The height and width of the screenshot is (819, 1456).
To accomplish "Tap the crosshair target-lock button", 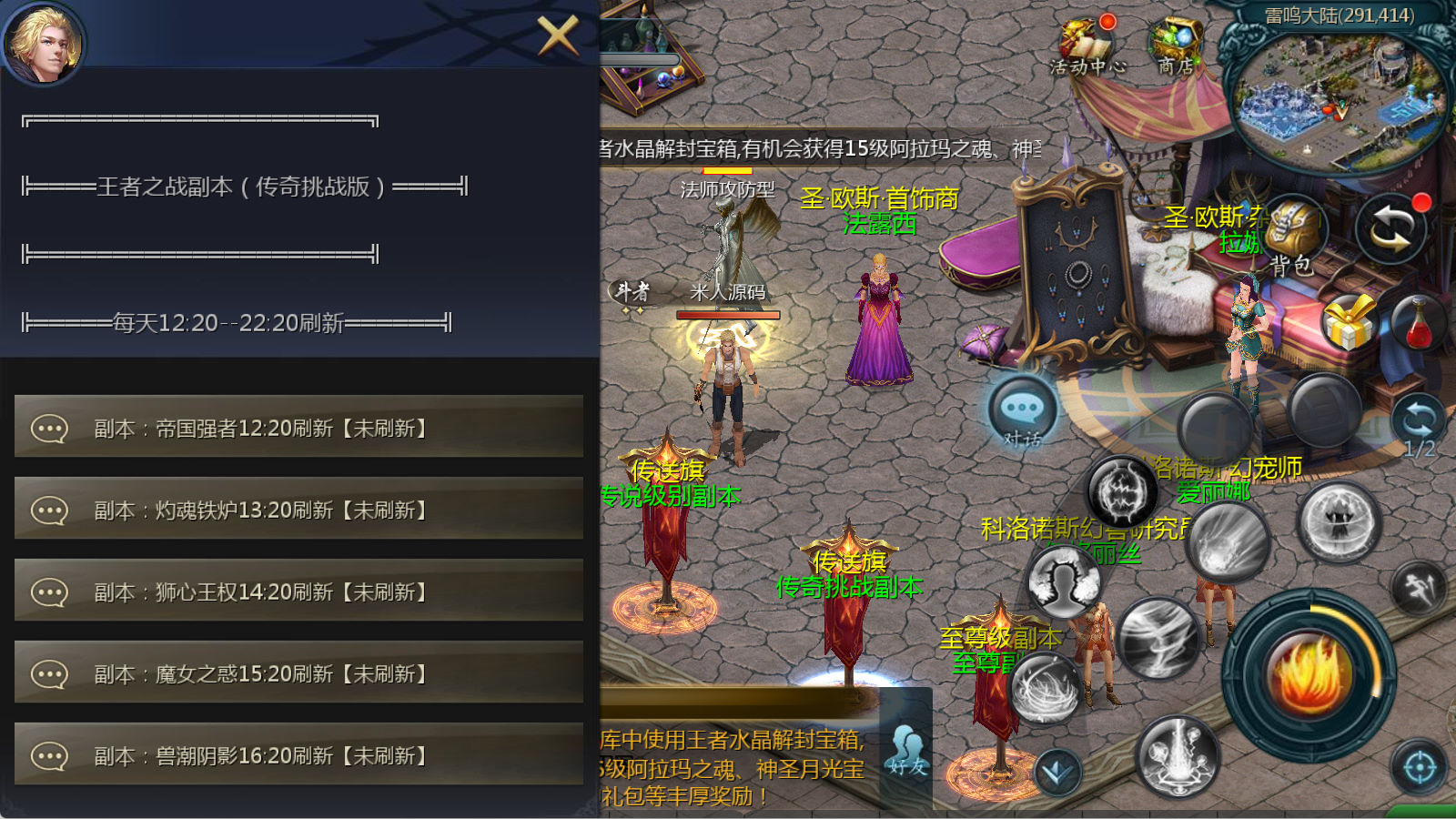I will [1420, 768].
